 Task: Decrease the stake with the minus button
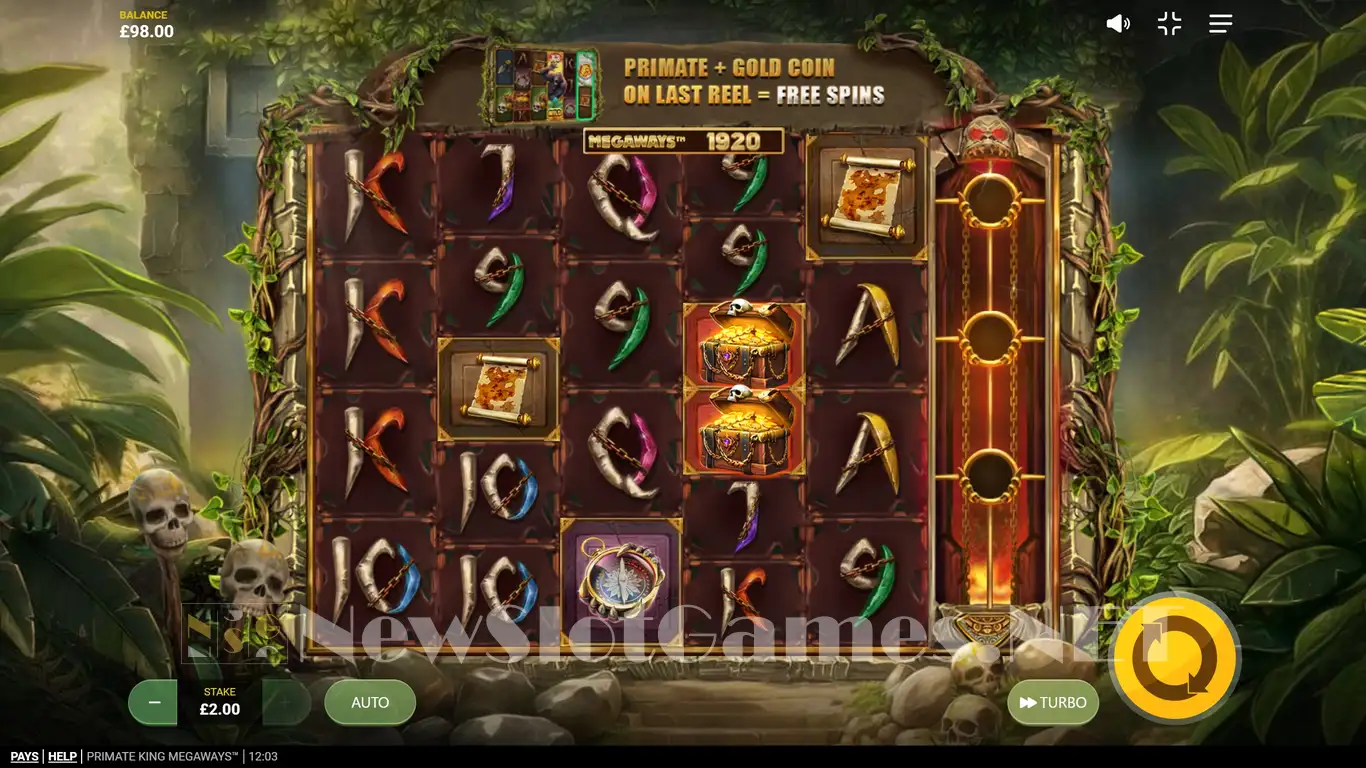coord(154,703)
